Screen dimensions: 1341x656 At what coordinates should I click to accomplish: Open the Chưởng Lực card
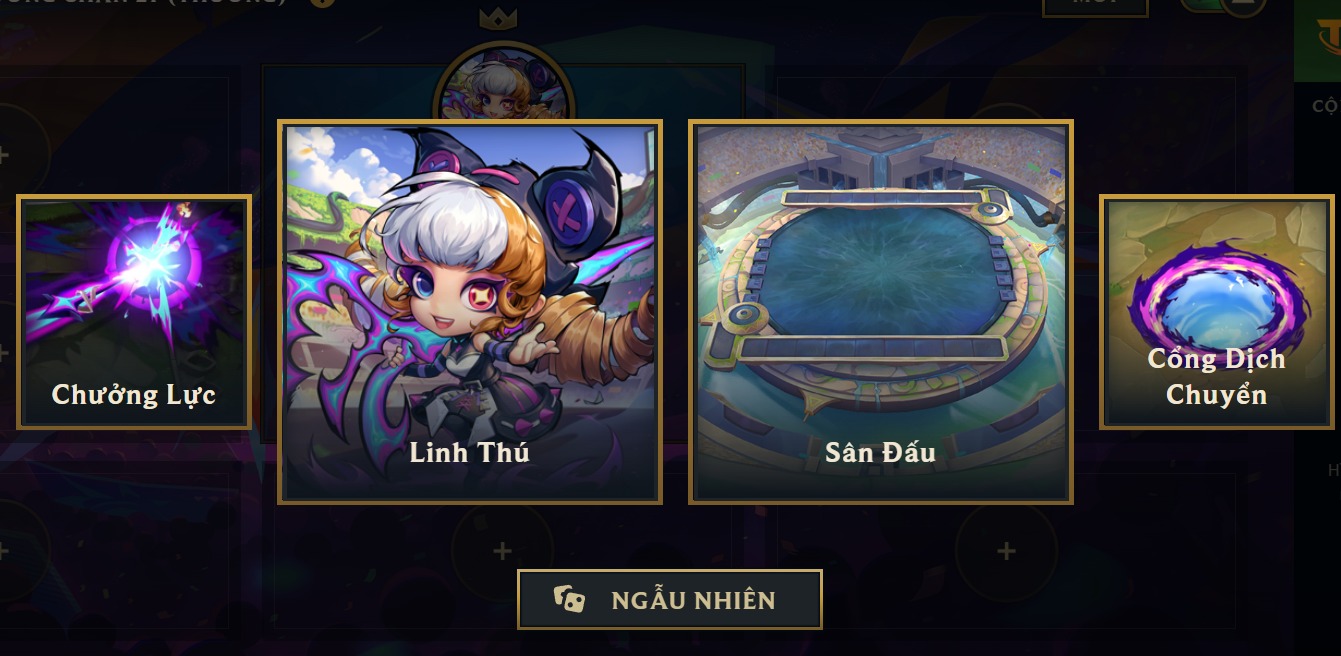coord(134,312)
